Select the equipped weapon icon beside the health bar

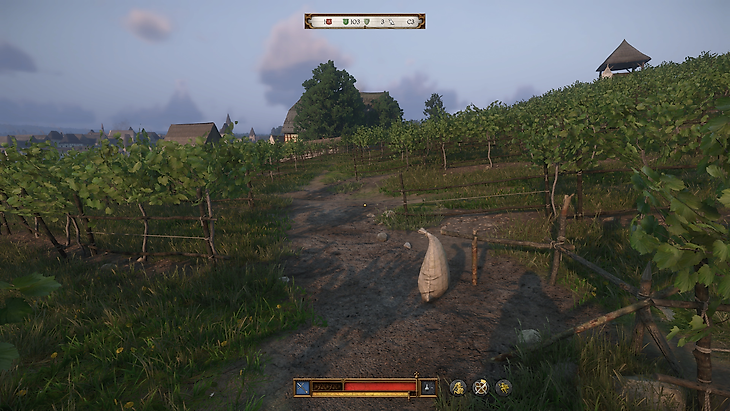tap(302, 387)
